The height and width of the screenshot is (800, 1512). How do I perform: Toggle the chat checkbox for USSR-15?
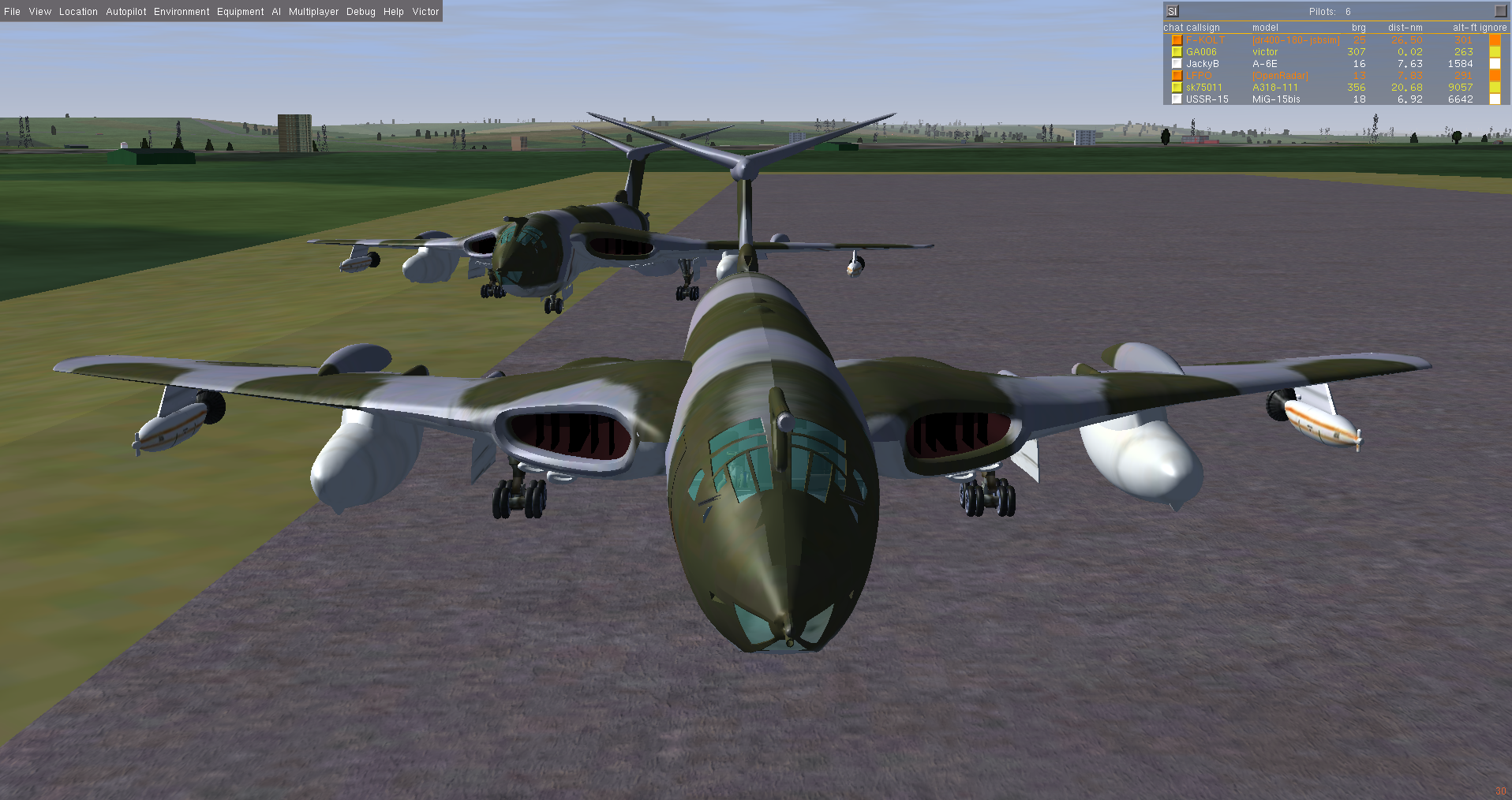click(1177, 99)
